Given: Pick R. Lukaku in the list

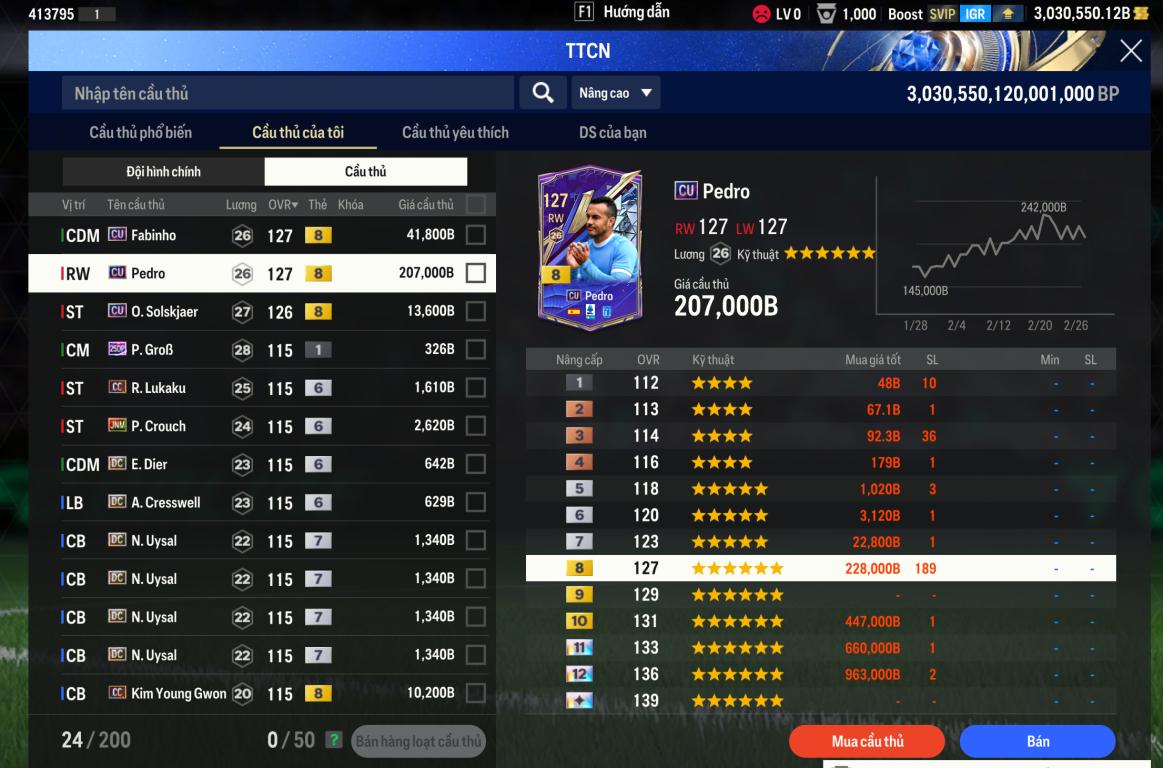Looking at the screenshot, I should [x=158, y=388].
